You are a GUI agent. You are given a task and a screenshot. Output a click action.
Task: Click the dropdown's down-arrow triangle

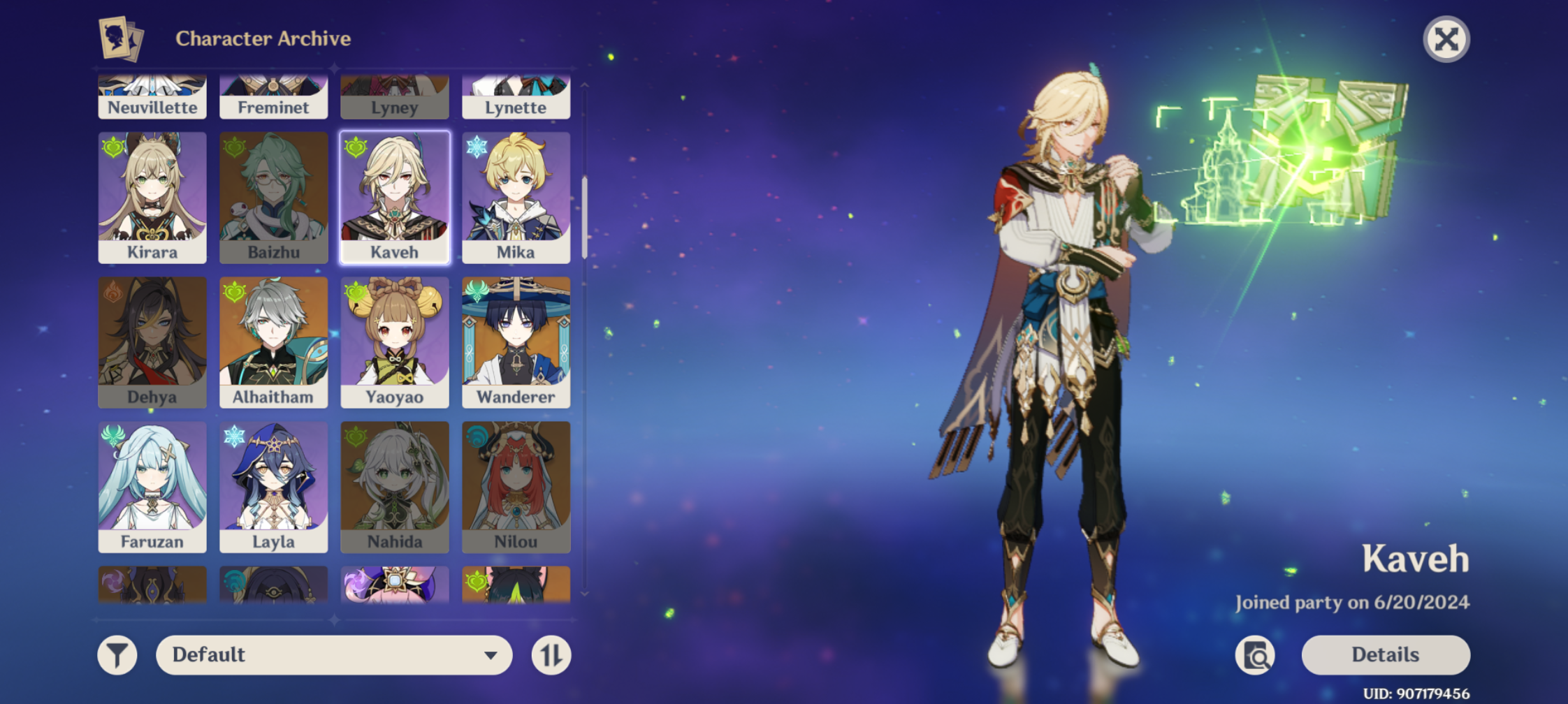(x=492, y=654)
